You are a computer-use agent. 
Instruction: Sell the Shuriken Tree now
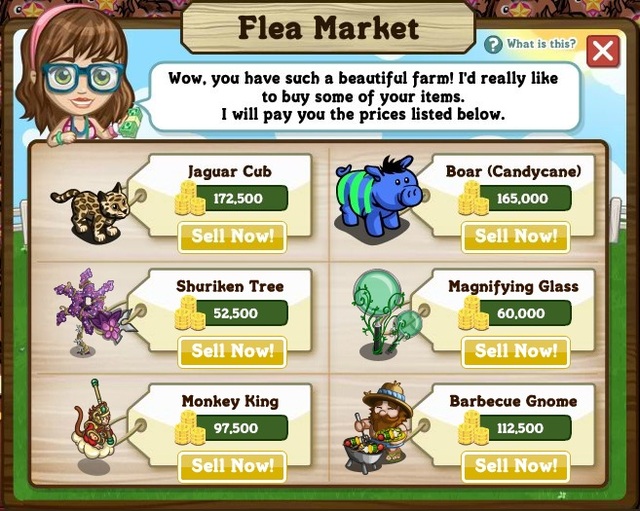pyautogui.click(x=232, y=351)
